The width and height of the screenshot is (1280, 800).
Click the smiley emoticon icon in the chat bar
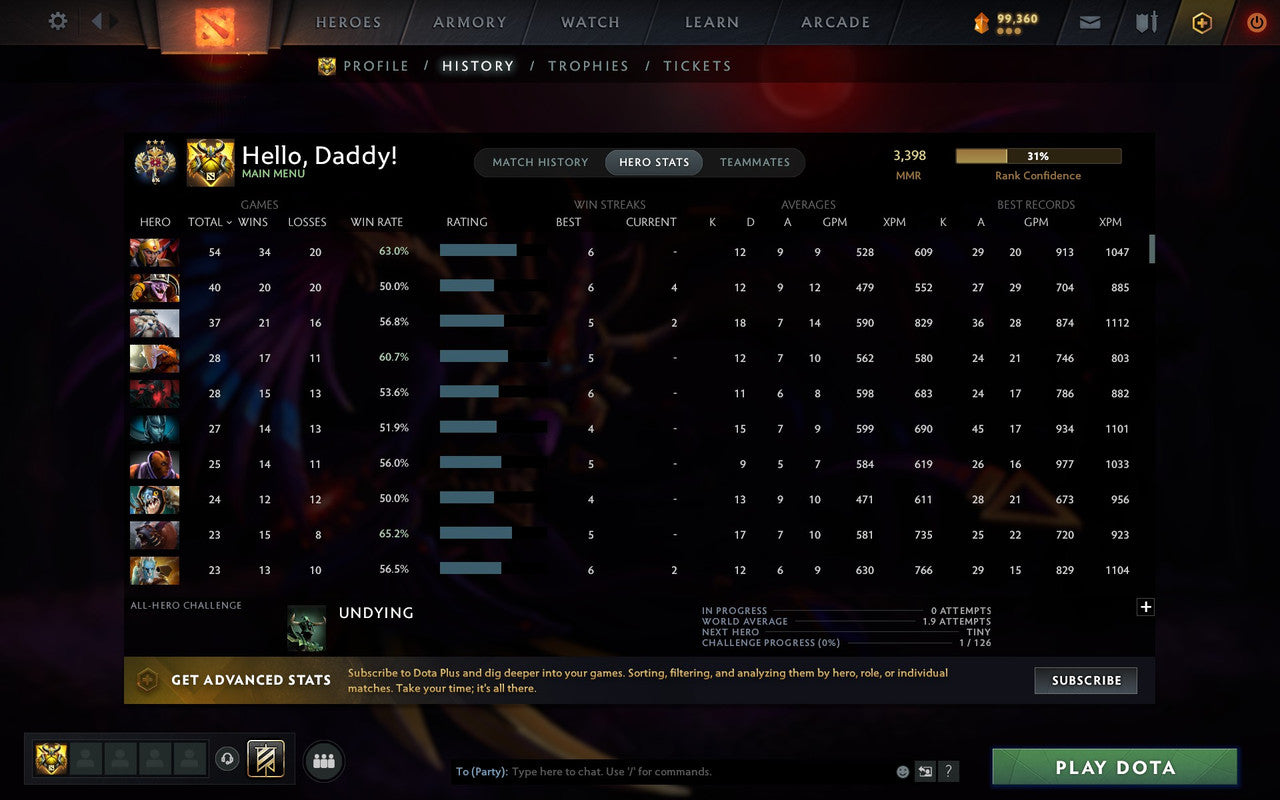tap(901, 771)
